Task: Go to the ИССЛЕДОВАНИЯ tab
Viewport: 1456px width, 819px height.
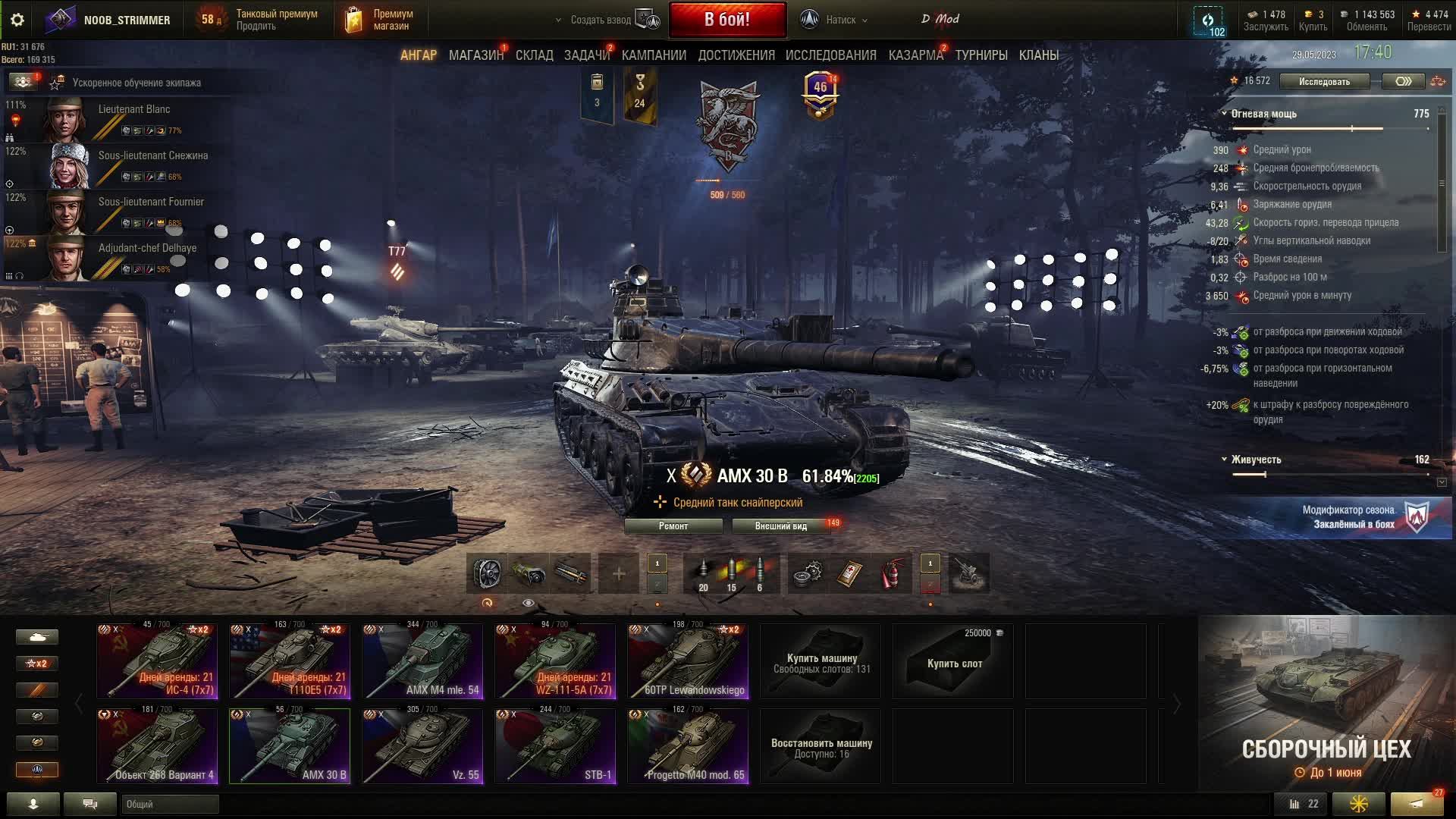Action: tap(830, 55)
